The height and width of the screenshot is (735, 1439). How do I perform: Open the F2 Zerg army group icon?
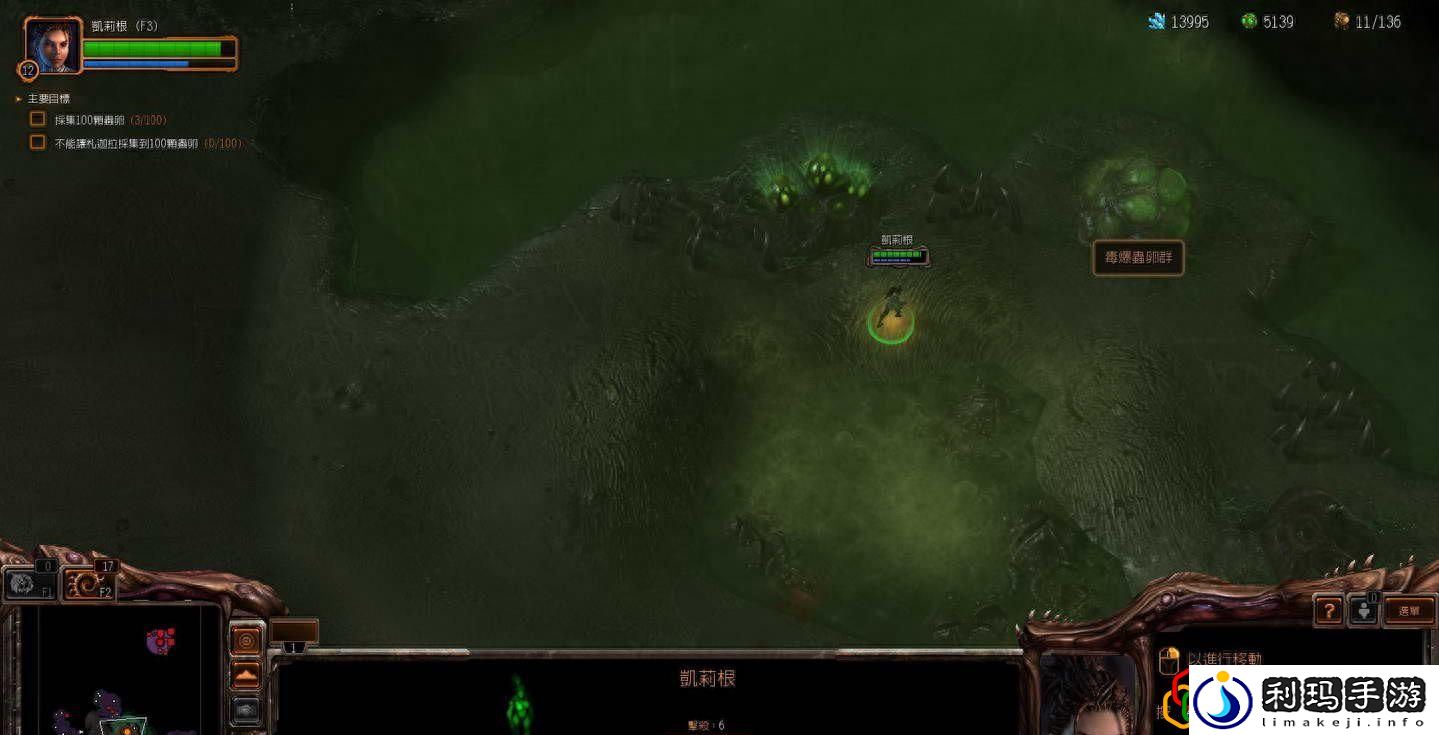pyautogui.click(x=90, y=583)
